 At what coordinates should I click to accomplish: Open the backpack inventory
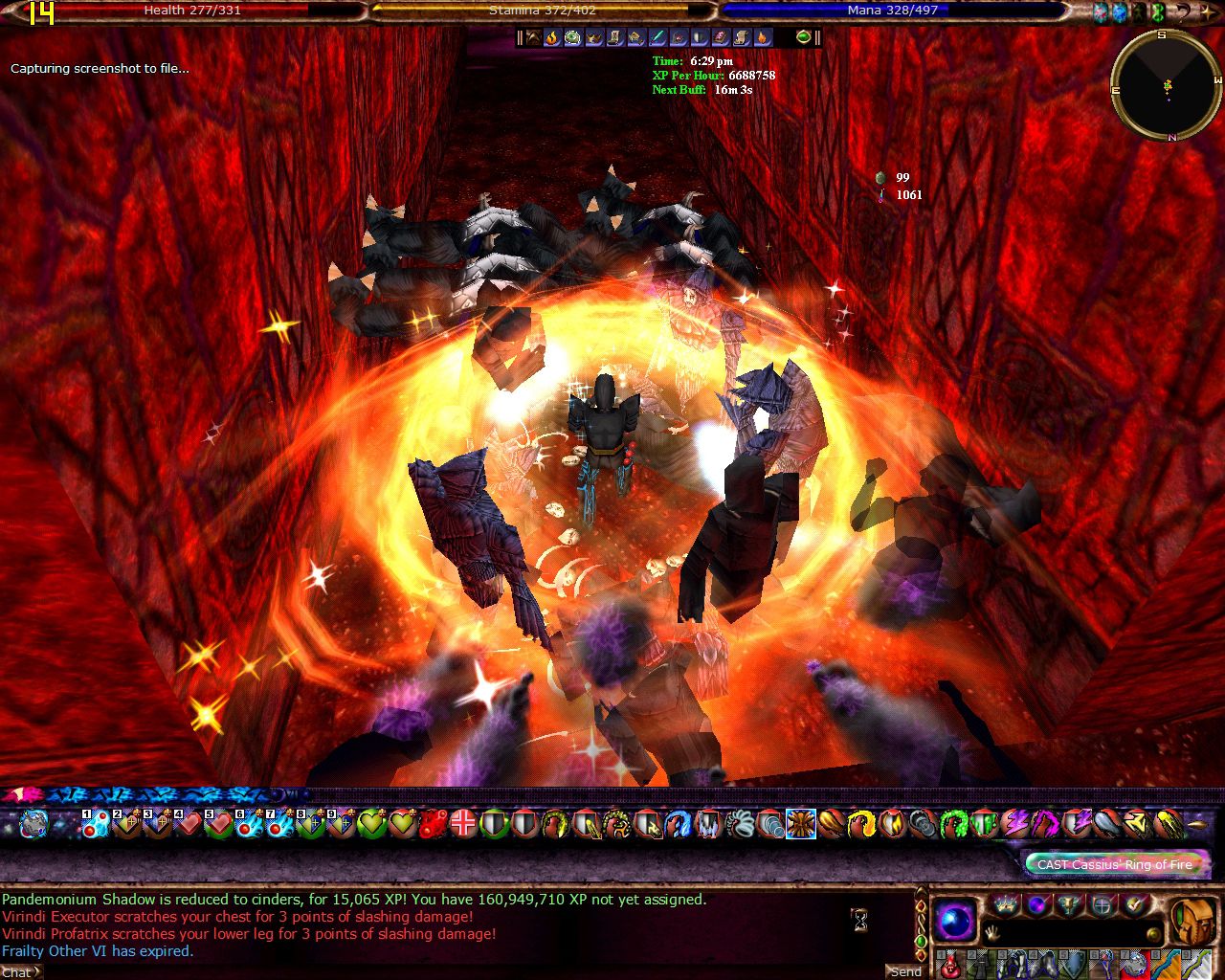[x=1192, y=921]
